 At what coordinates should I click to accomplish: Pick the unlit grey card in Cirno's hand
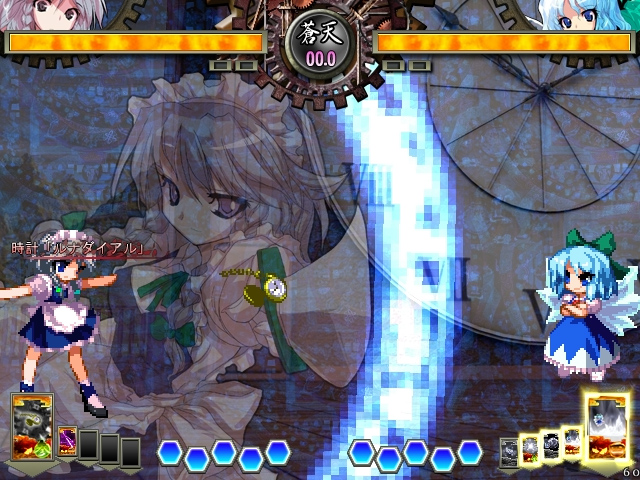pos(509,451)
